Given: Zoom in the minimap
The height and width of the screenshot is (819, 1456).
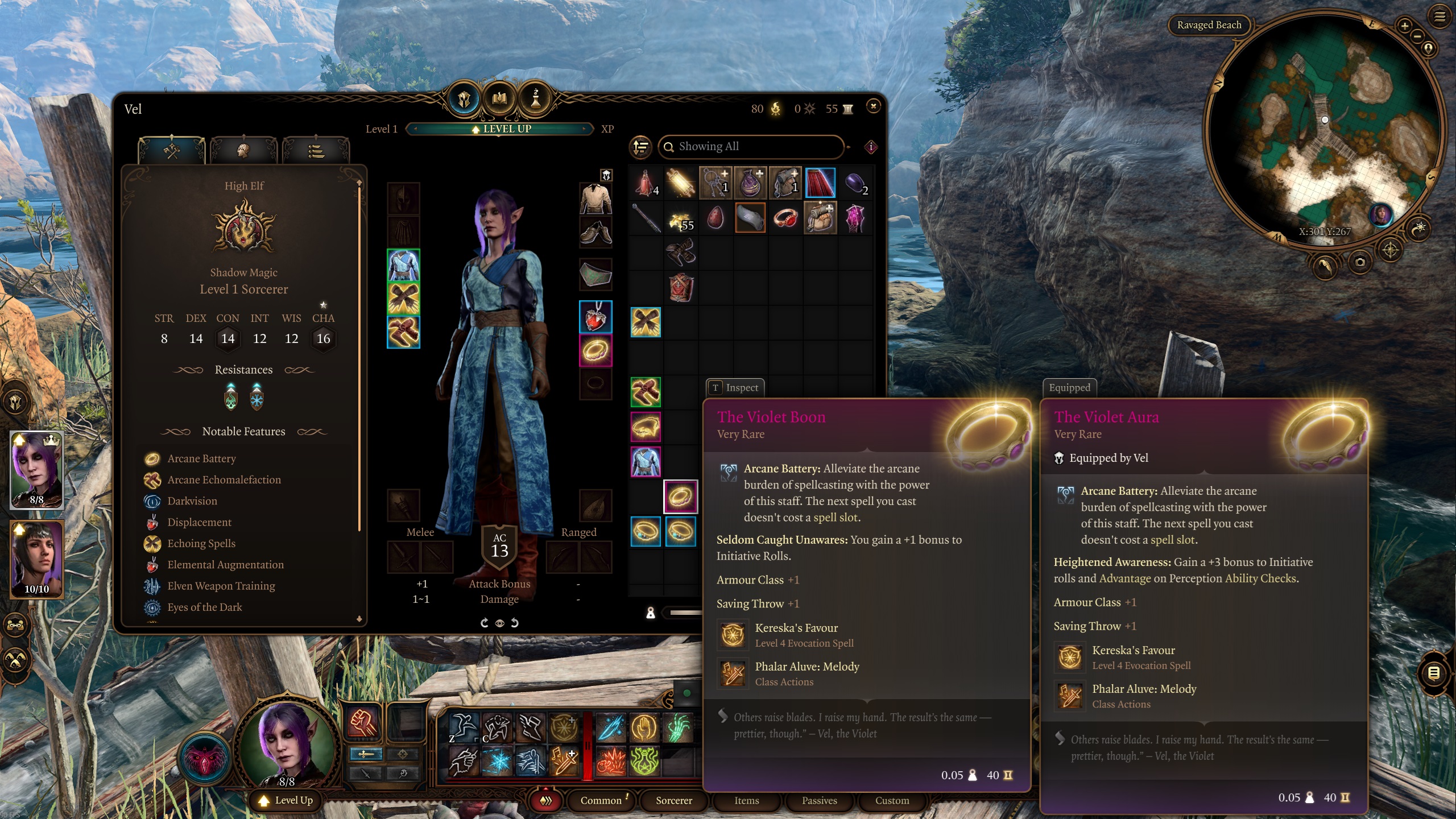Looking at the screenshot, I should [x=1404, y=26].
